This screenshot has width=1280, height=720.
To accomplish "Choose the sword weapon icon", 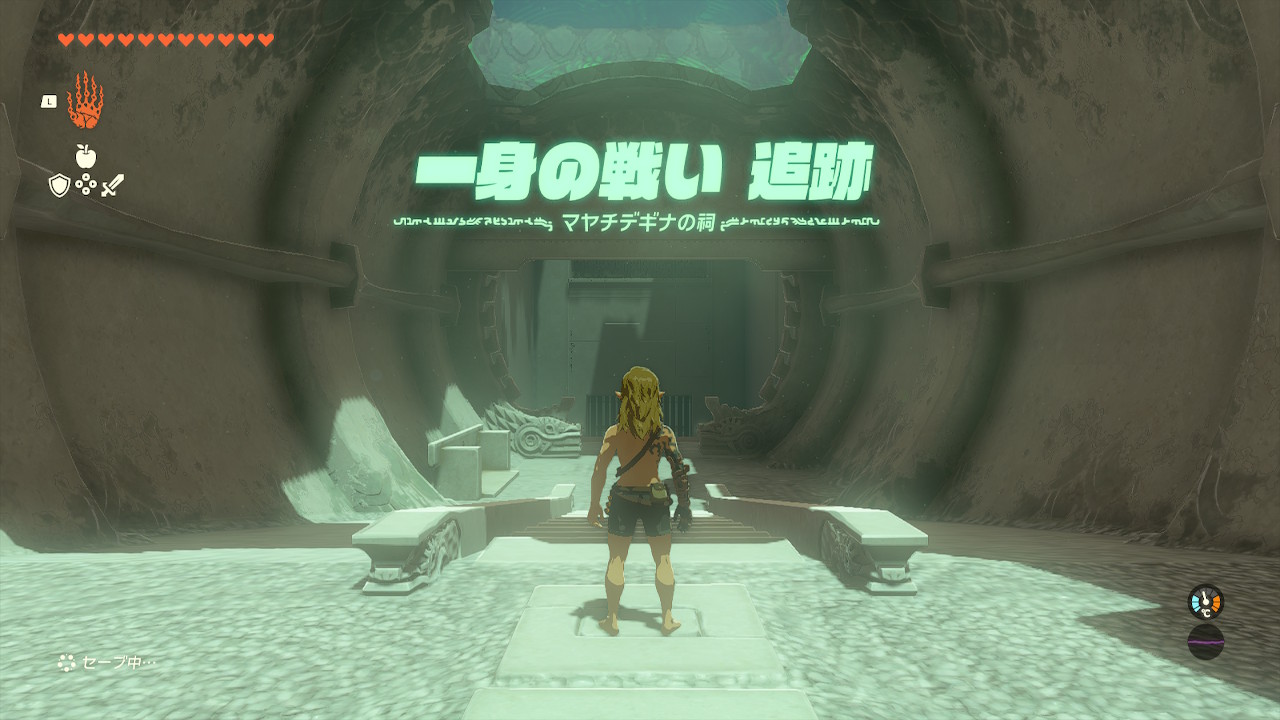I will pos(112,185).
